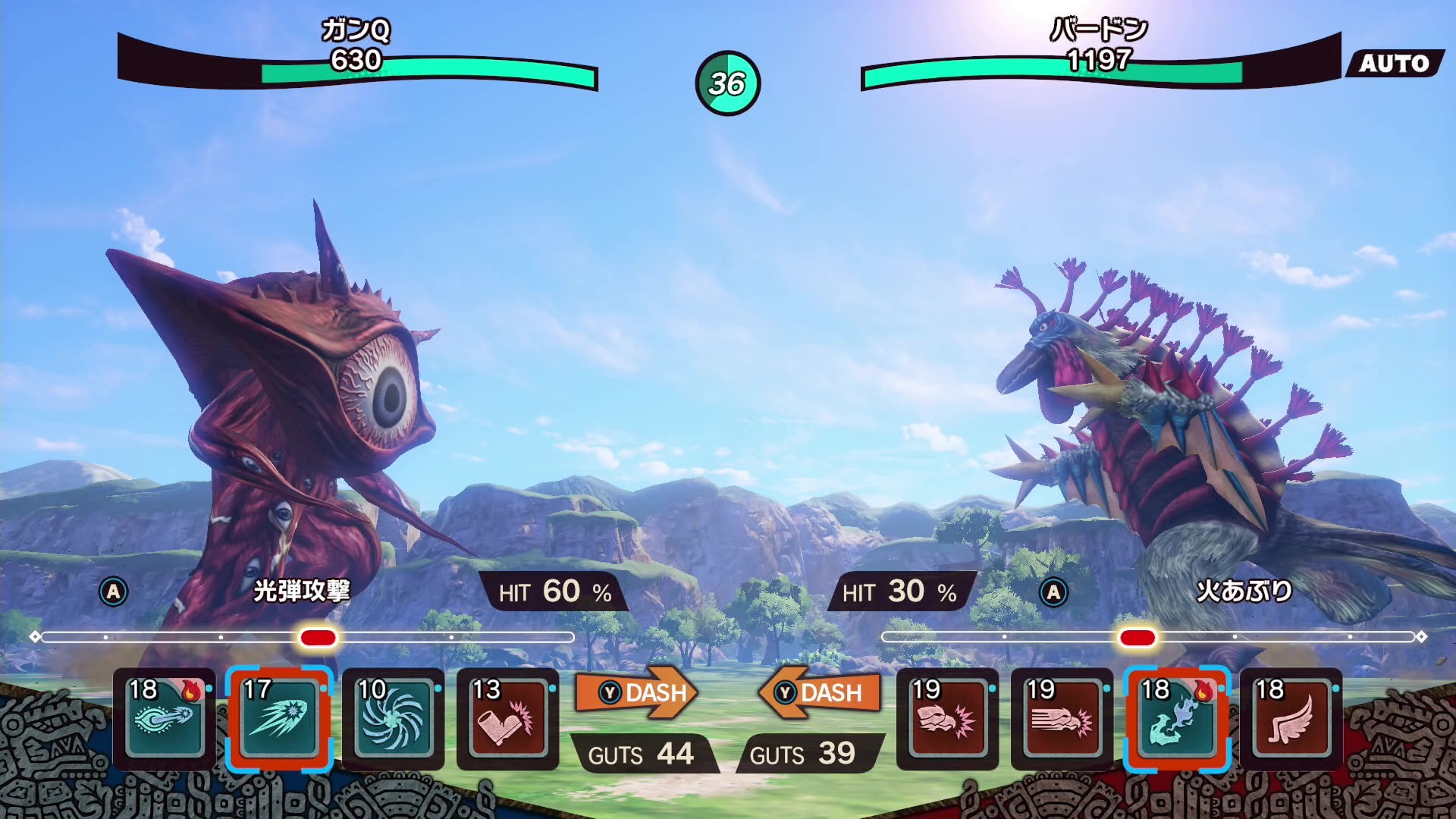Select Birdon's 19-guts beak peck skill

coord(947,718)
